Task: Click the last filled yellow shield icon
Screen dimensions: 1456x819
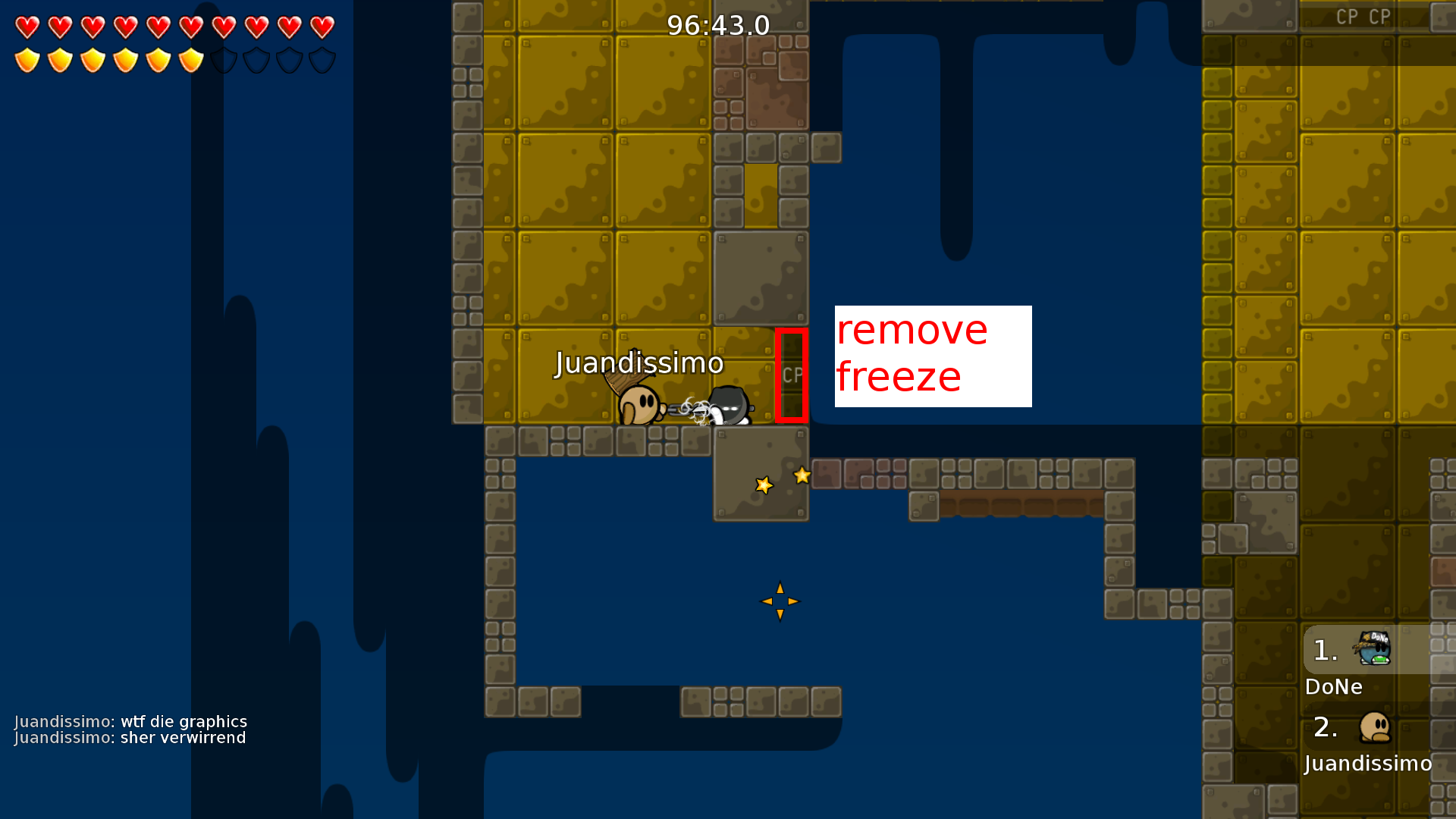Action: tap(189, 59)
